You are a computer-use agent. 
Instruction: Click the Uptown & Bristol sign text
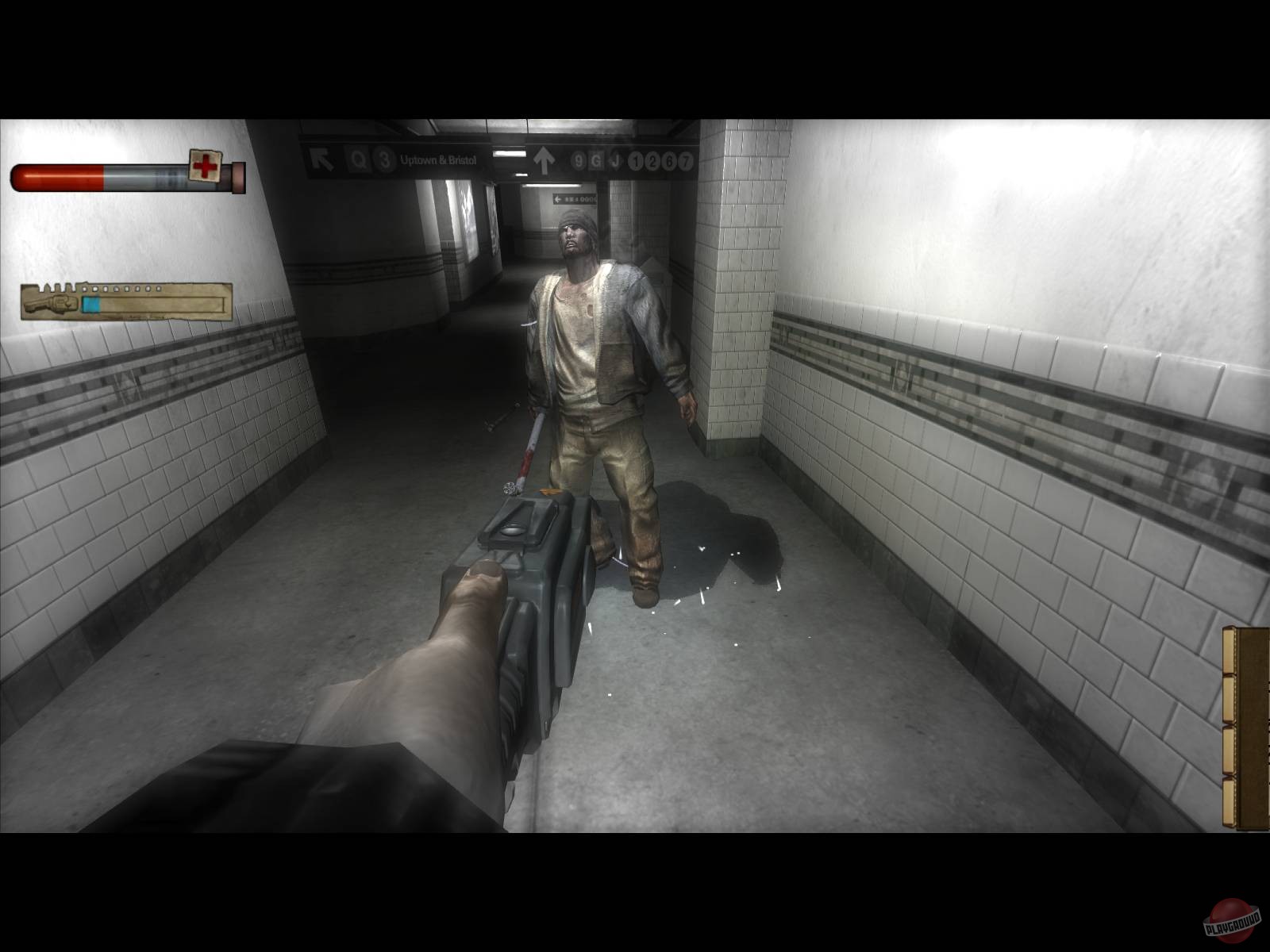pos(439,159)
